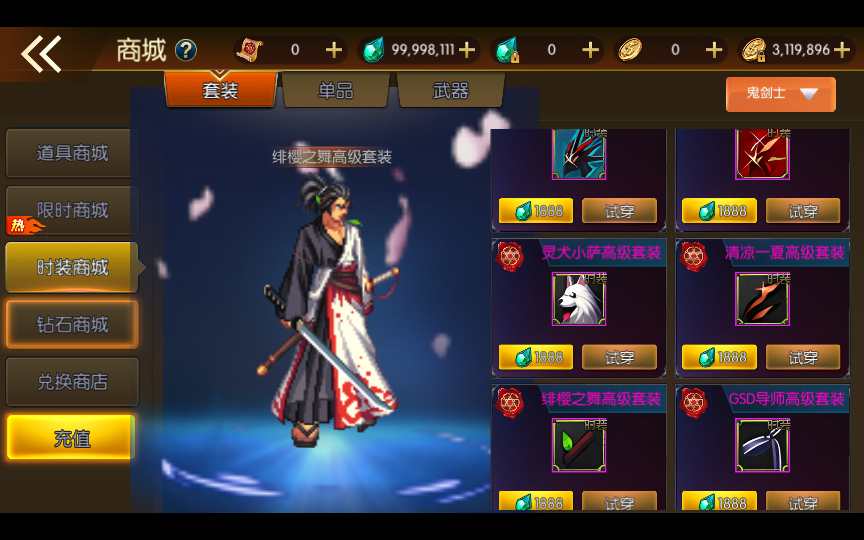Select the 时装商城 menu entry

click(71, 267)
